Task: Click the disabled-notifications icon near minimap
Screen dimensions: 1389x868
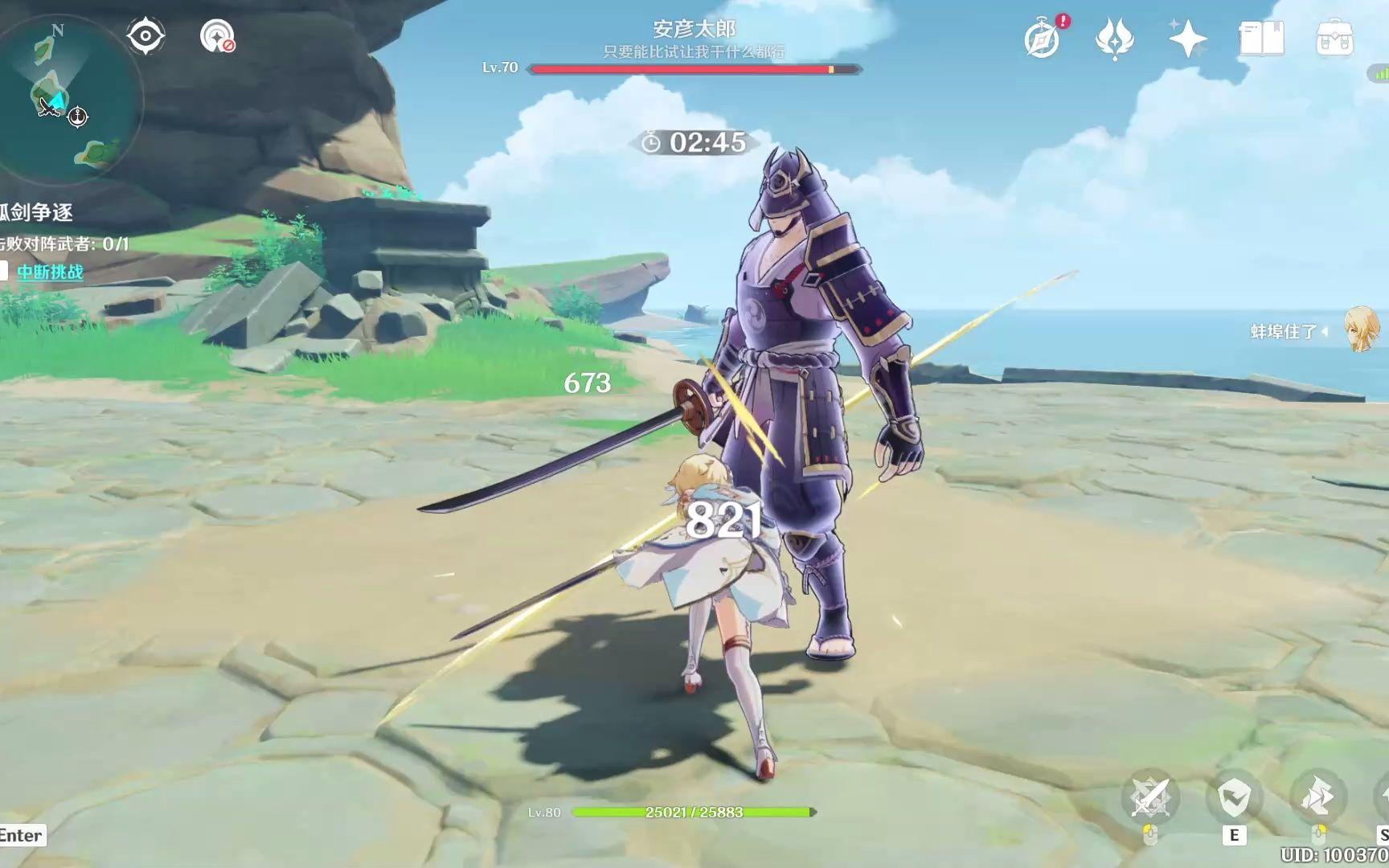Action: (x=215, y=35)
